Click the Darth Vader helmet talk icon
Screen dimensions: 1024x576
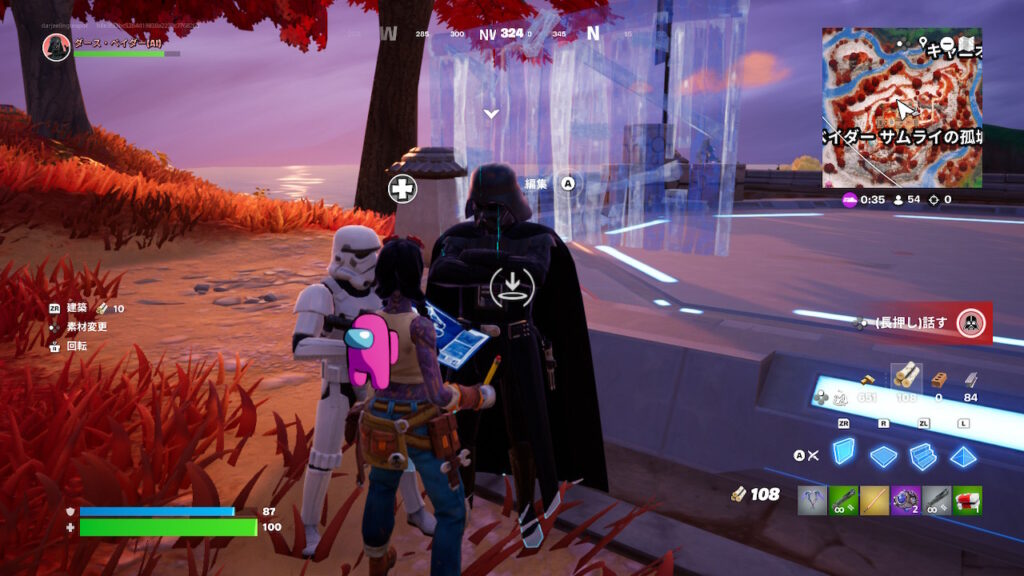point(970,323)
